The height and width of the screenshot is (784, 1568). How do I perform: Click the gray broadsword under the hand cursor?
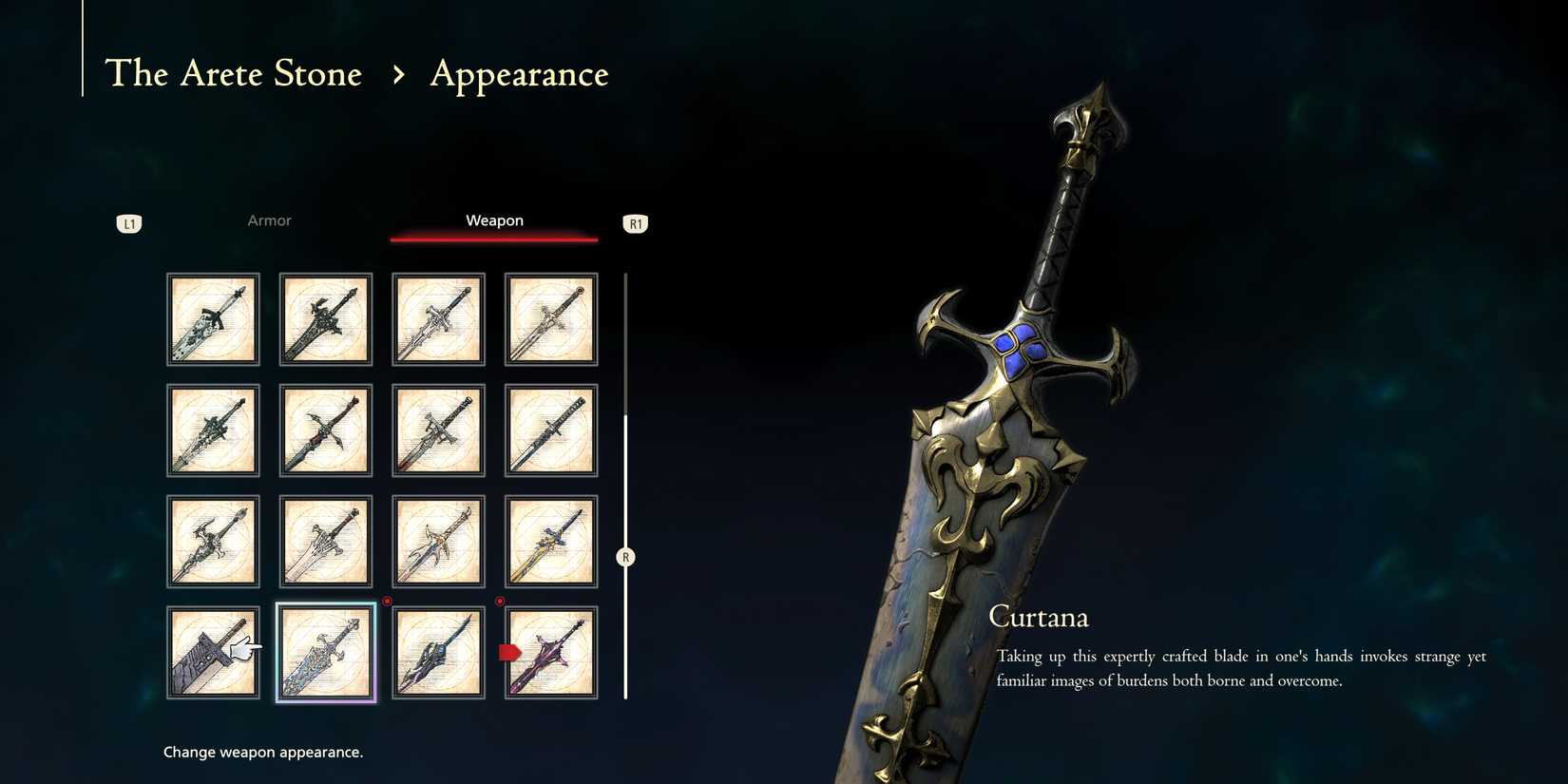click(x=213, y=653)
